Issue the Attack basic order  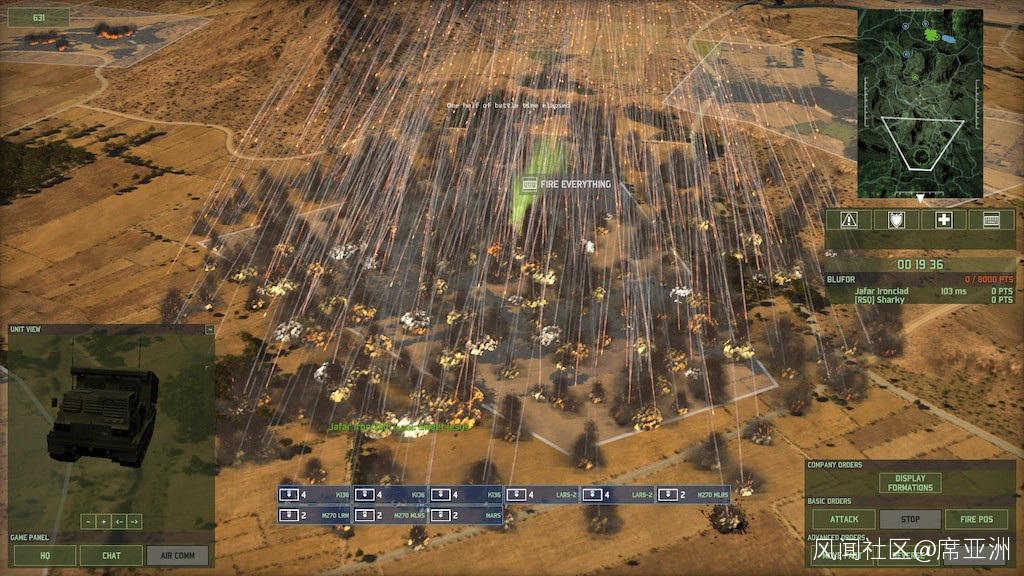[843, 520]
